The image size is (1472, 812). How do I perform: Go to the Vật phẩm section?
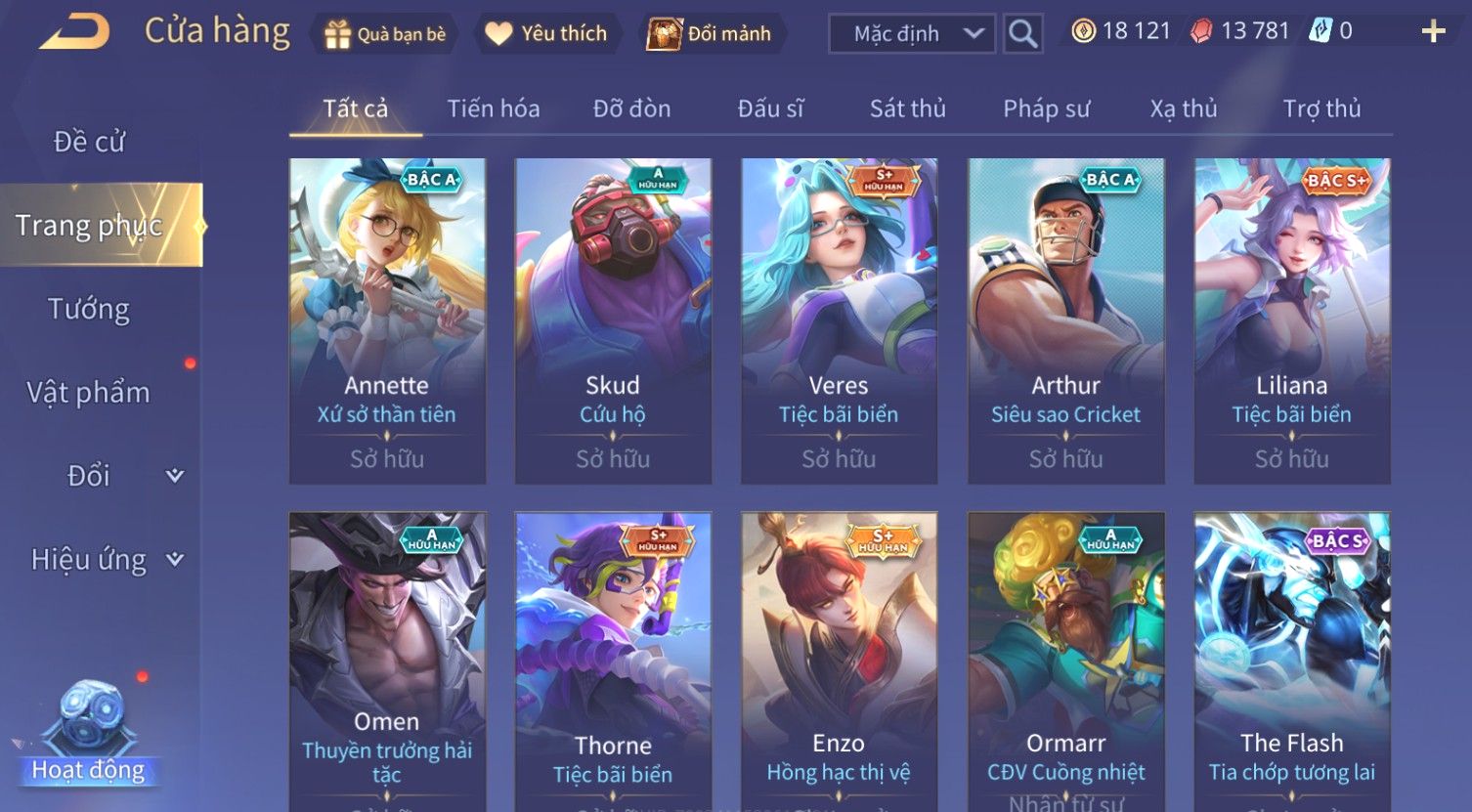click(x=89, y=393)
